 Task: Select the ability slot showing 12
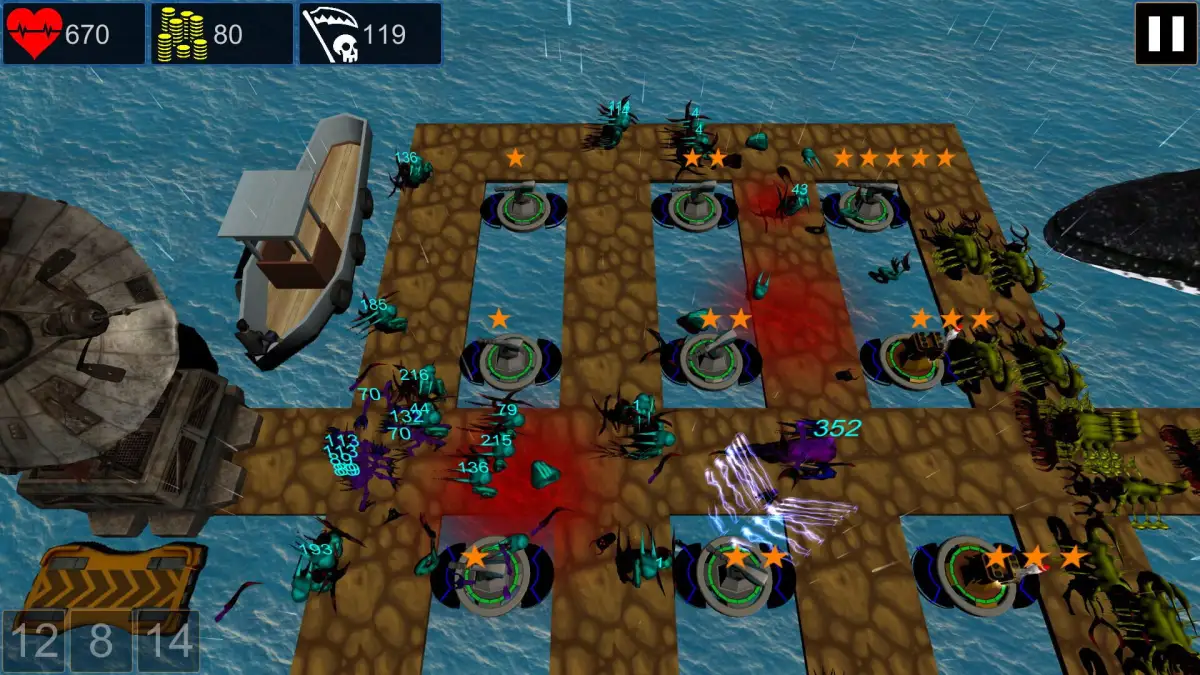point(33,641)
